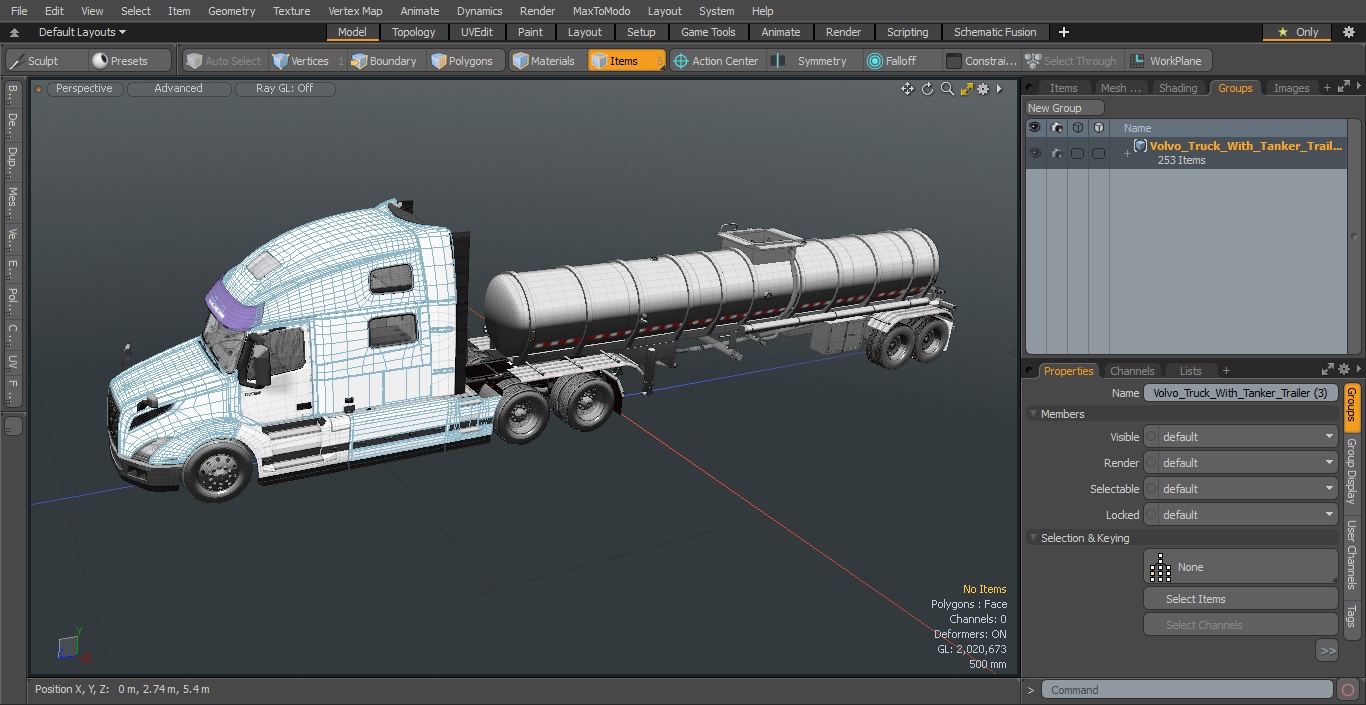Click the Select Items button
1366x705 pixels.
tap(1240, 599)
